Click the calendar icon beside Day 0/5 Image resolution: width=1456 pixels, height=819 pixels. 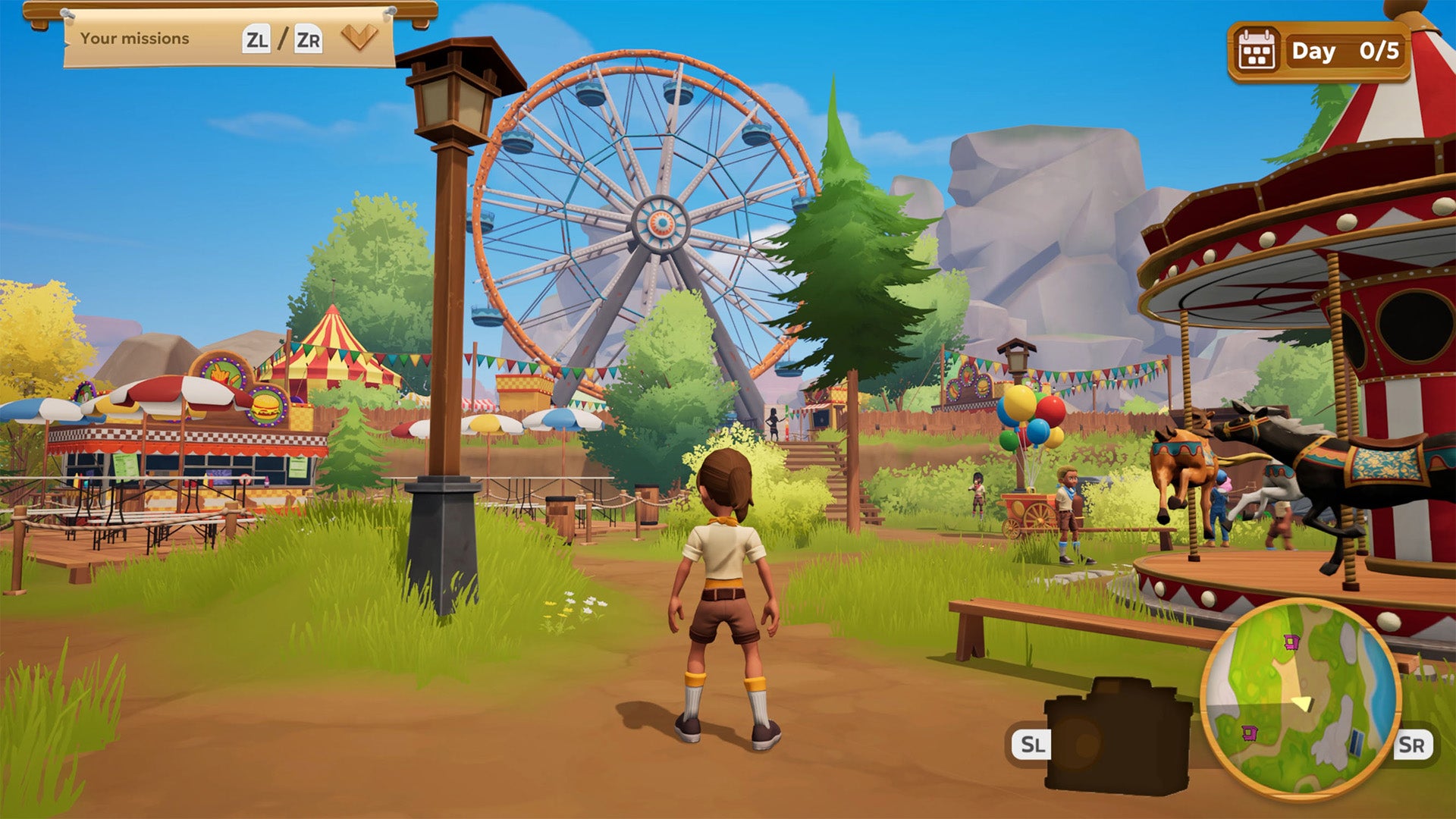[x=1257, y=49]
